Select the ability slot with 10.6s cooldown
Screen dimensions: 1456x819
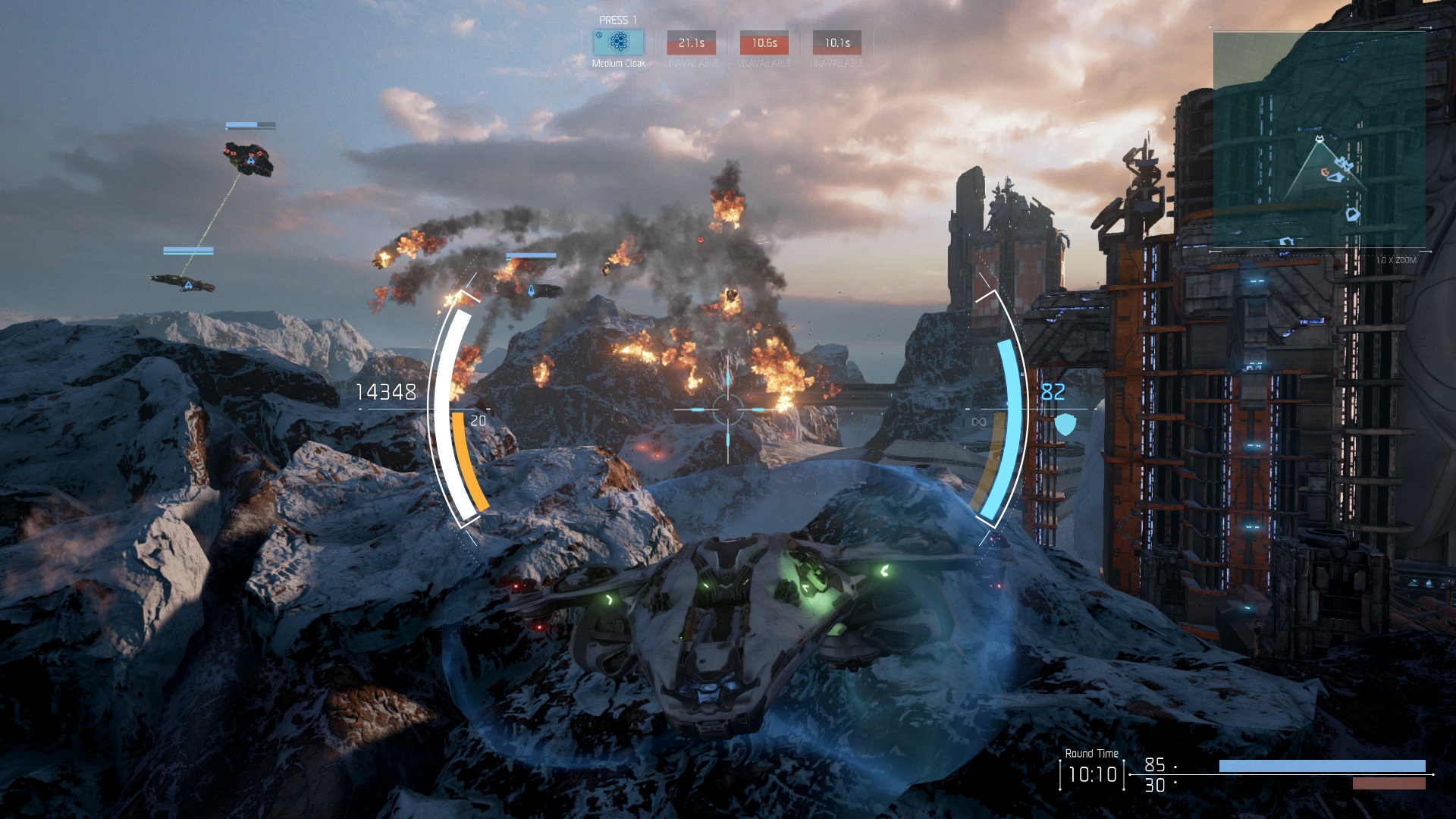click(764, 43)
